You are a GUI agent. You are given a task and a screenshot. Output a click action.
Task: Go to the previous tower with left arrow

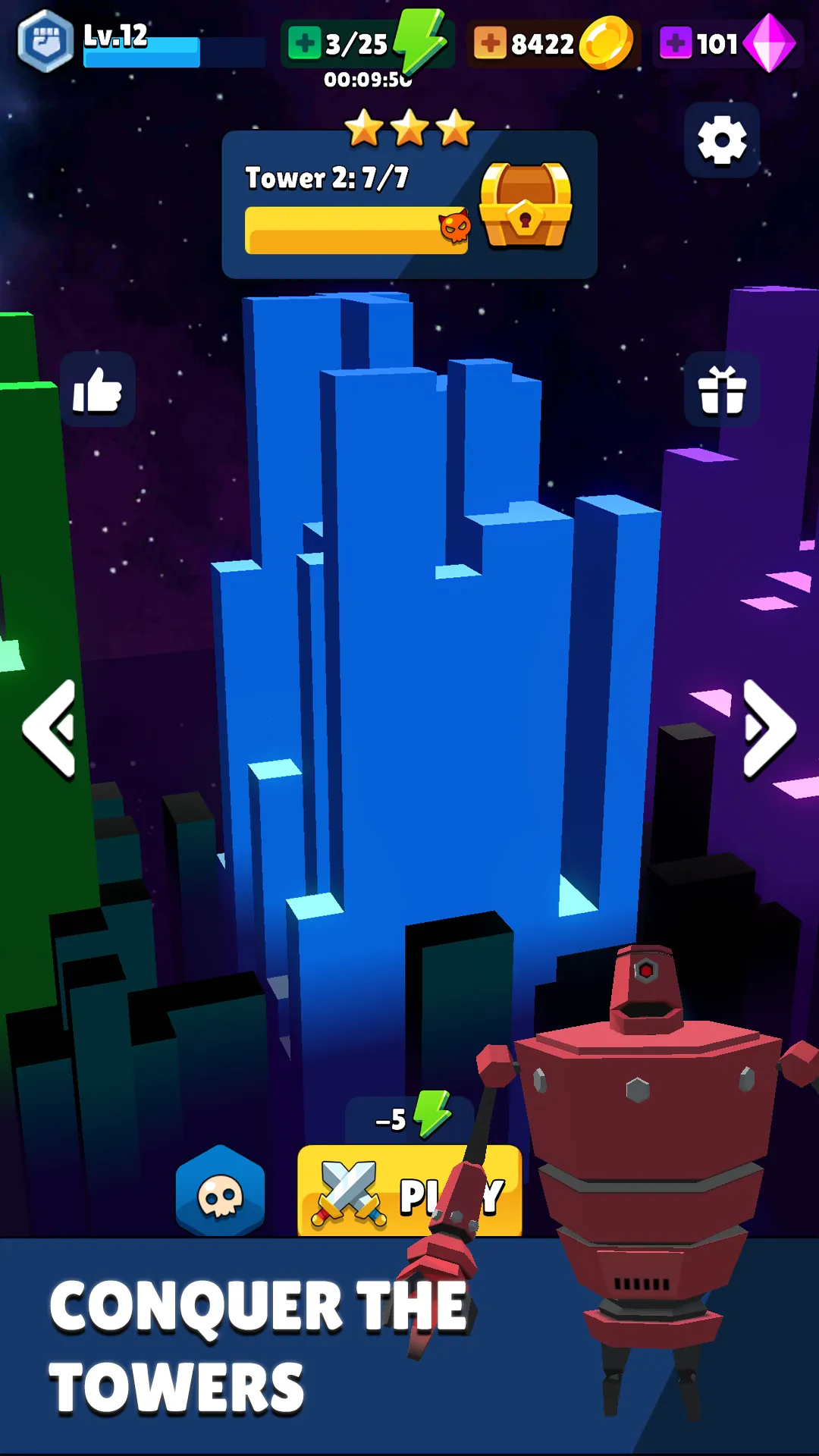pyautogui.click(x=50, y=728)
